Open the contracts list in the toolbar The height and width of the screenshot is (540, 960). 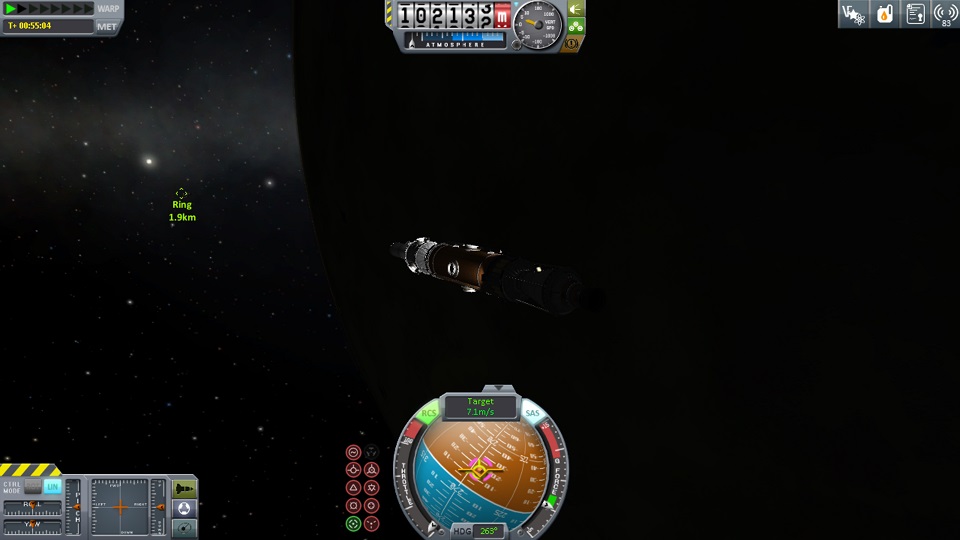point(915,14)
